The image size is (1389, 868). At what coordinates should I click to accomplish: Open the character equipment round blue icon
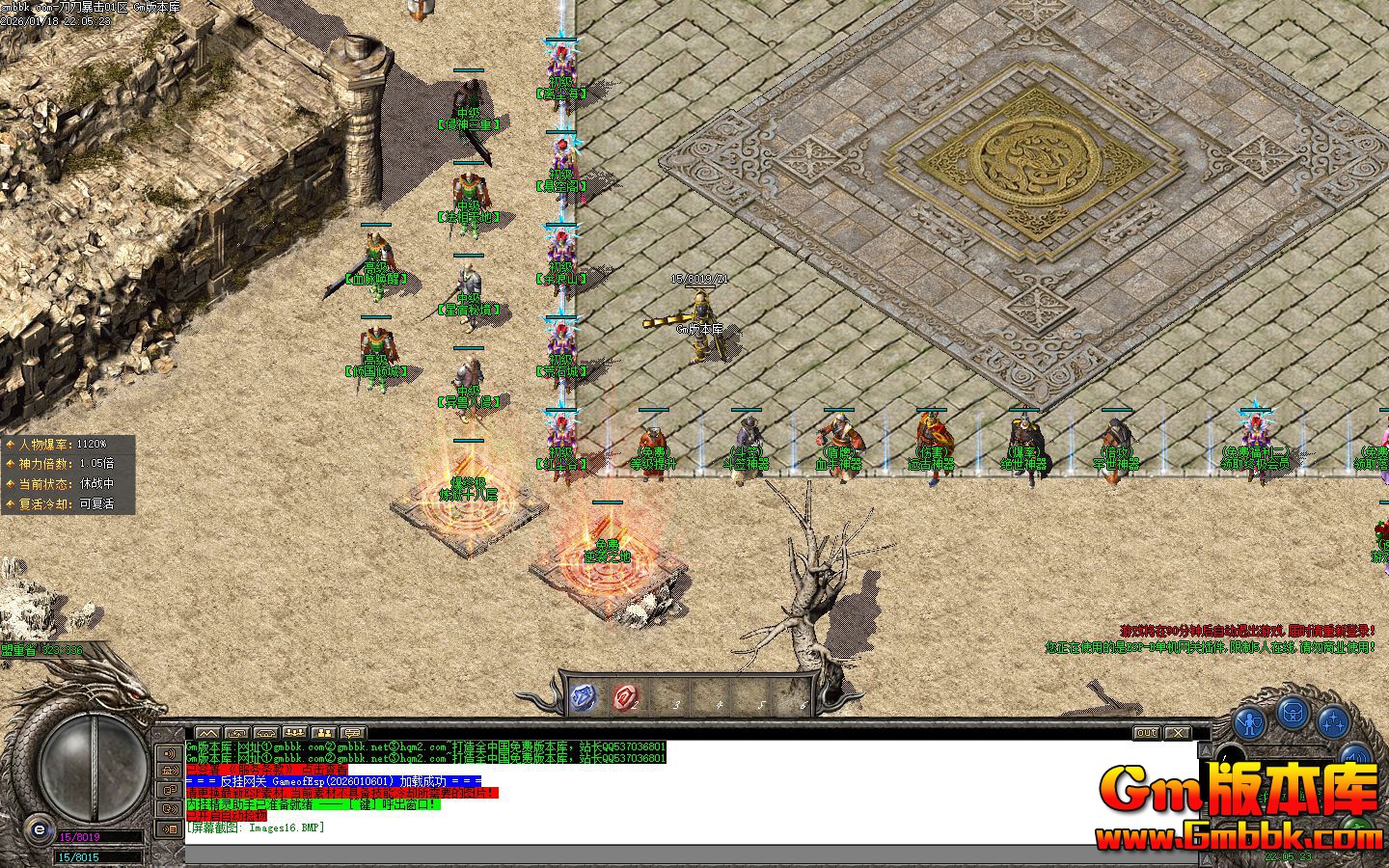(1250, 721)
